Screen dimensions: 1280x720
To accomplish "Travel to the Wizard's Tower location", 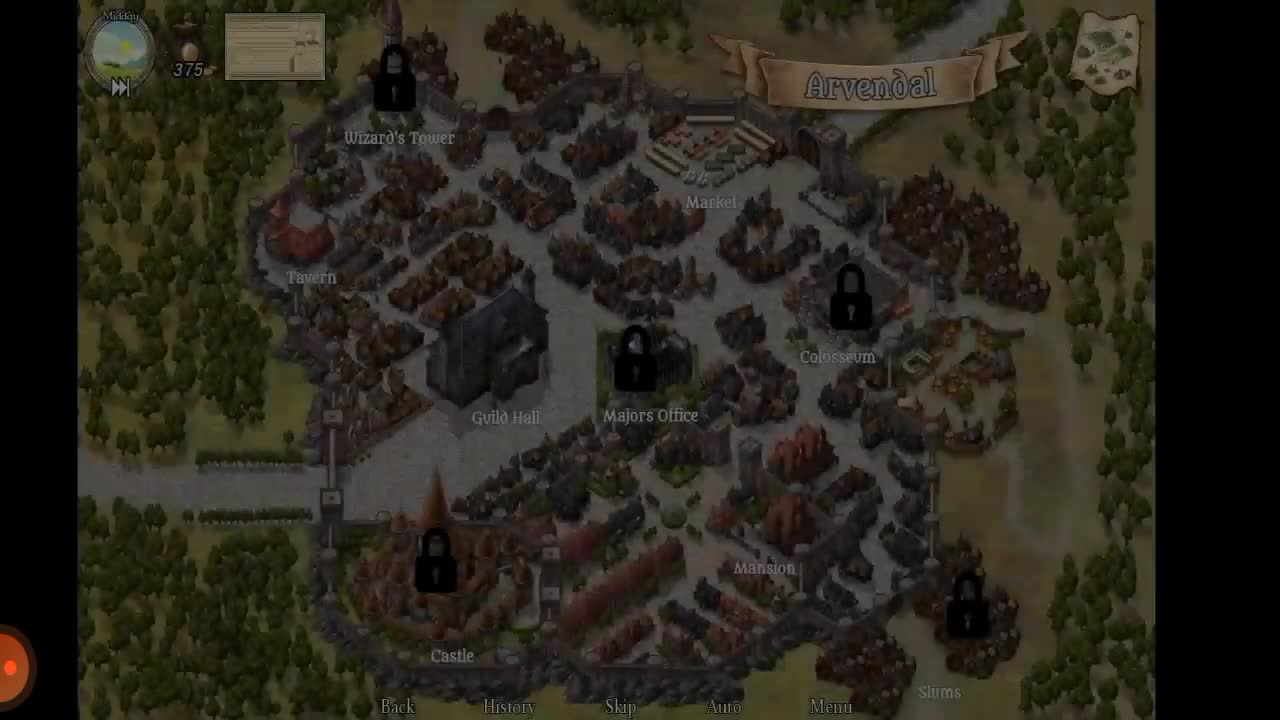I will 398,137.
